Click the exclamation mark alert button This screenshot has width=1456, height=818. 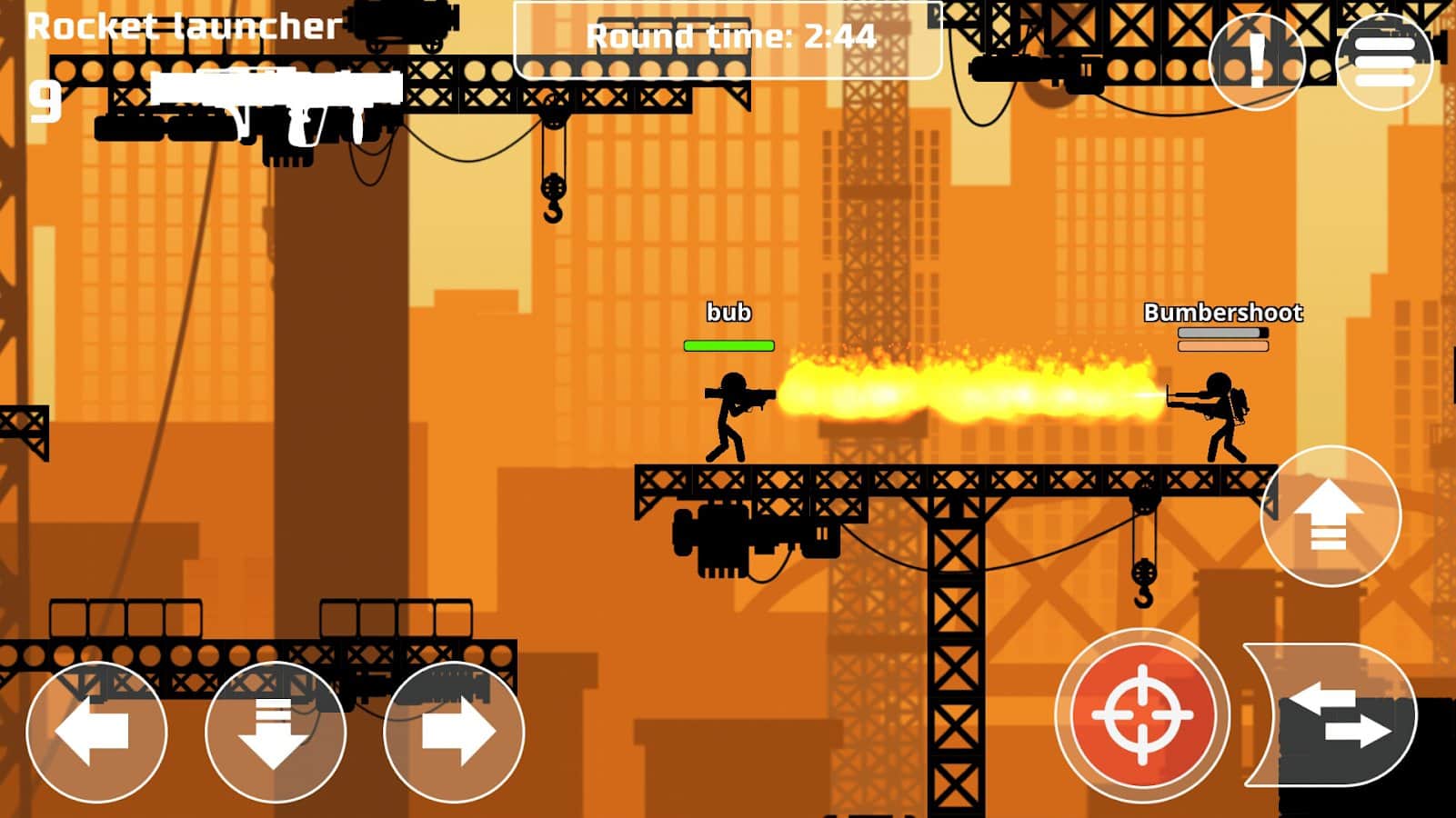[x=1257, y=61]
